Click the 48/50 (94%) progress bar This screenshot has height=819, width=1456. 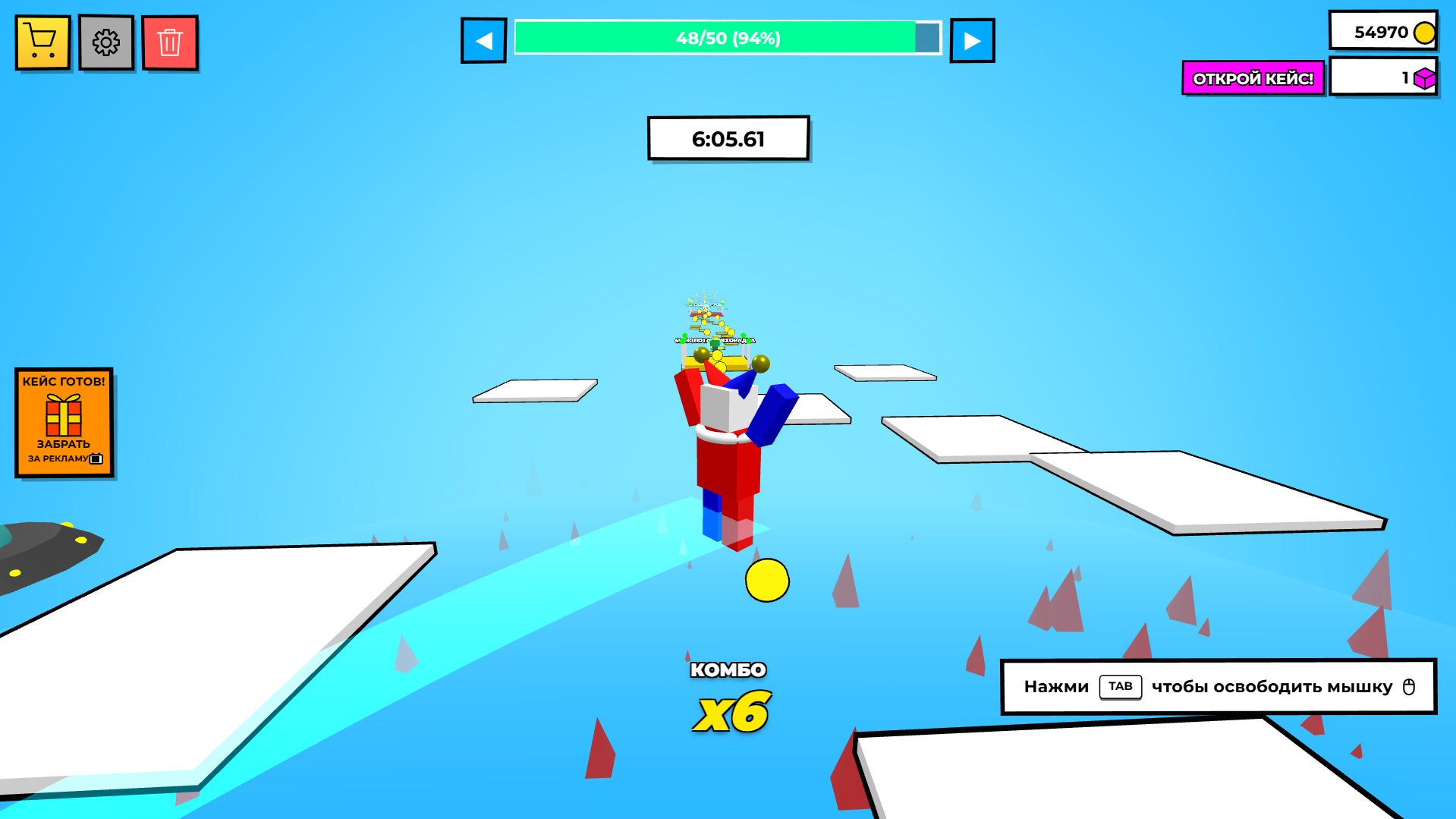tap(727, 38)
